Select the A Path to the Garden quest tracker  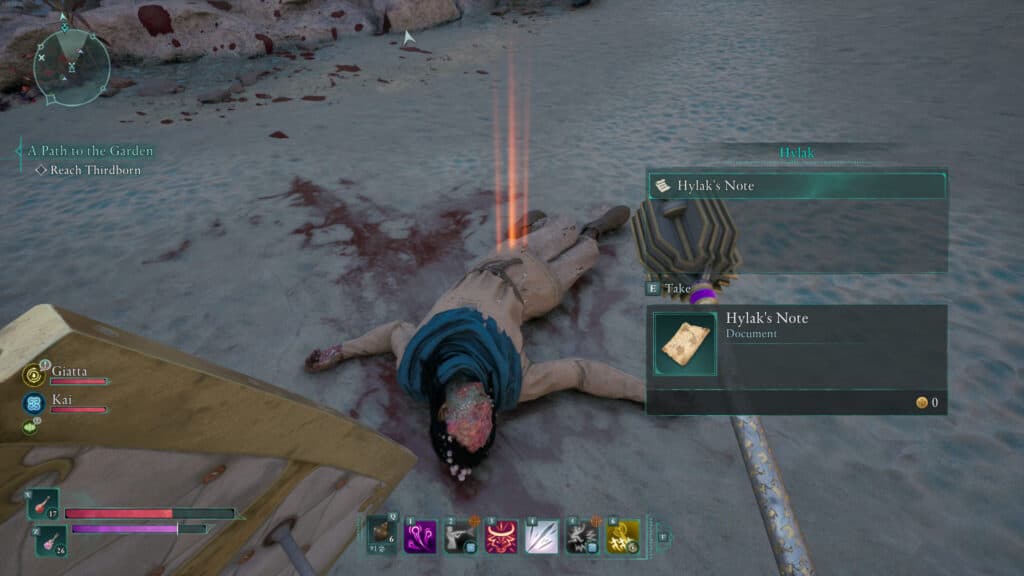pyautogui.click(x=90, y=151)
